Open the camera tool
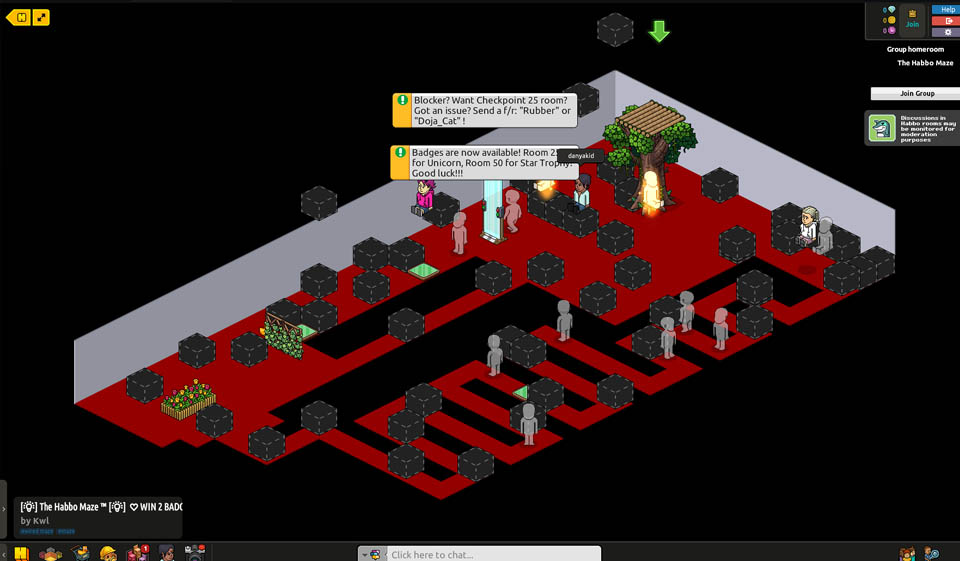960x561 pixels. tap(195, 553)
